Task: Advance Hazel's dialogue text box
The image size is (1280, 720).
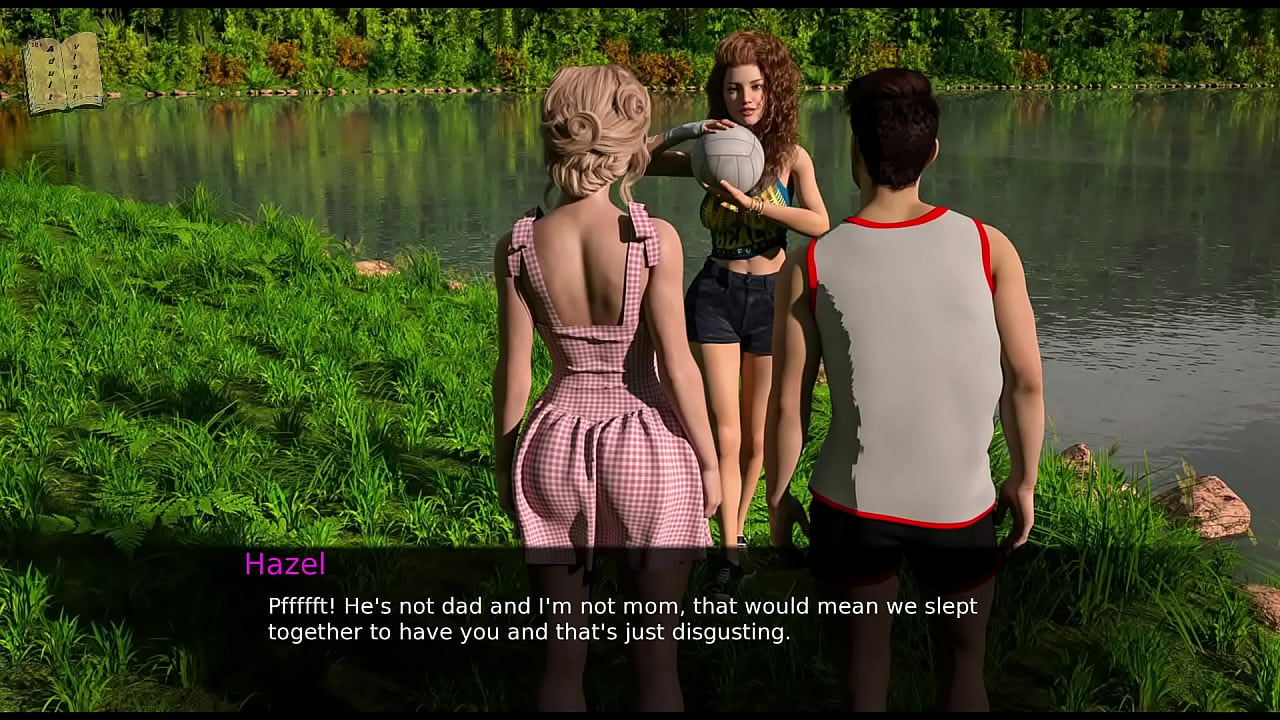Action: tap(622, 620)
